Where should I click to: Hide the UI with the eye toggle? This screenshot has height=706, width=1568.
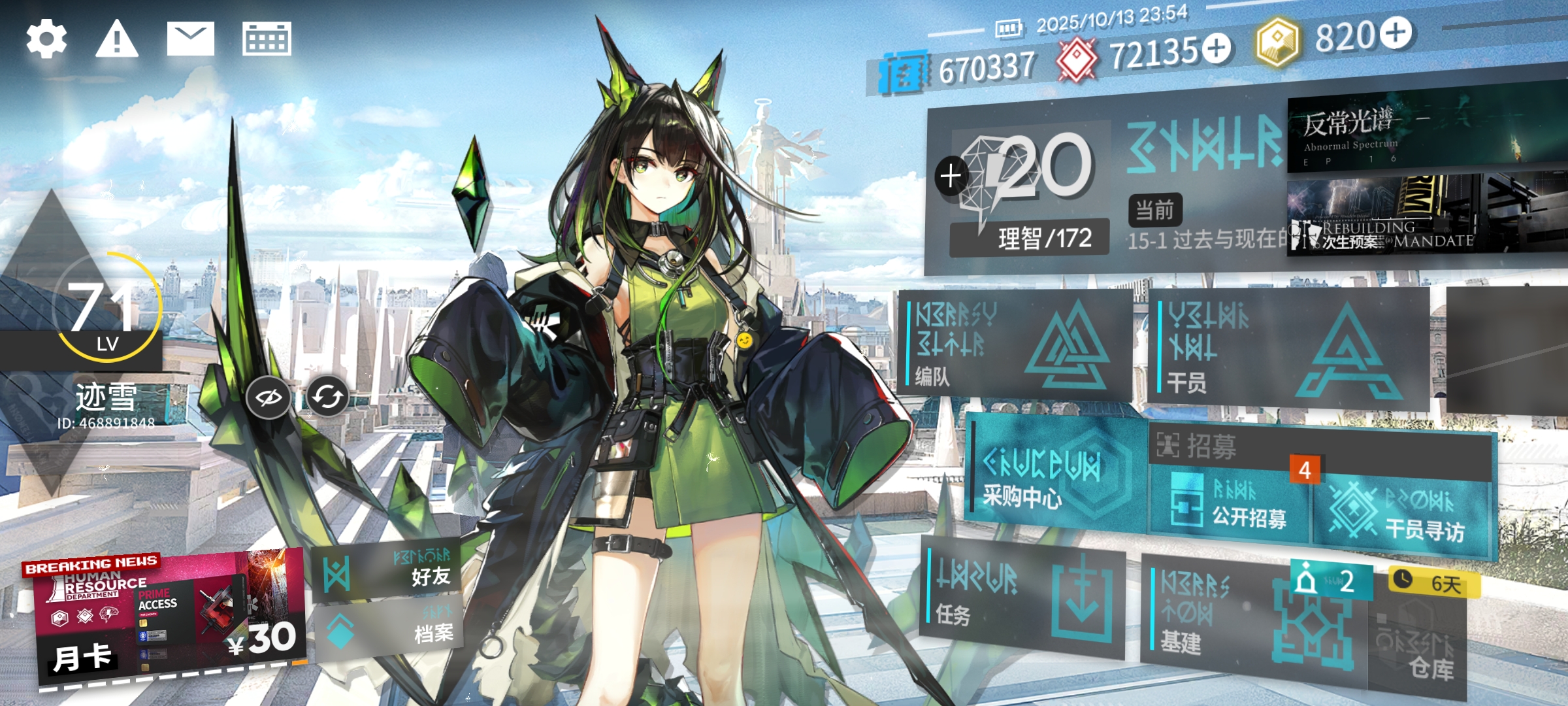[x=268, y=397]
